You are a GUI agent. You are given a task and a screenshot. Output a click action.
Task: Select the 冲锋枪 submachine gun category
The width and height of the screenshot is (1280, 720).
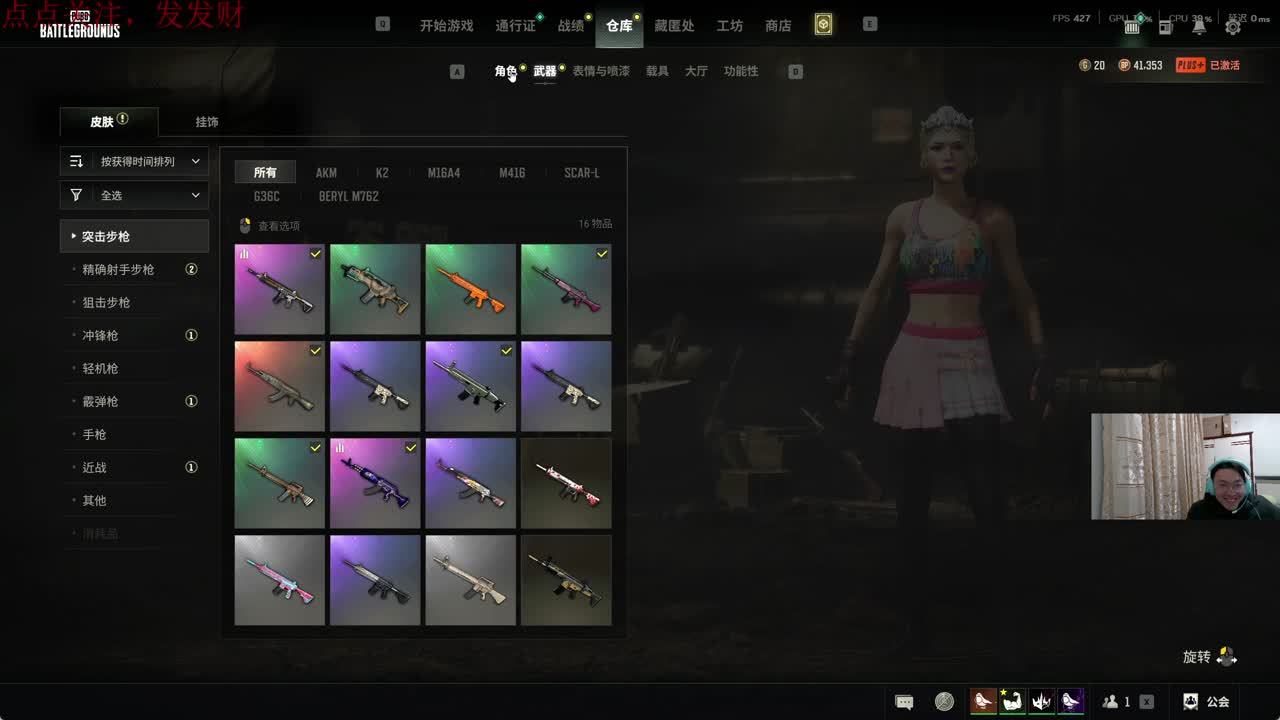click(100, 335)
